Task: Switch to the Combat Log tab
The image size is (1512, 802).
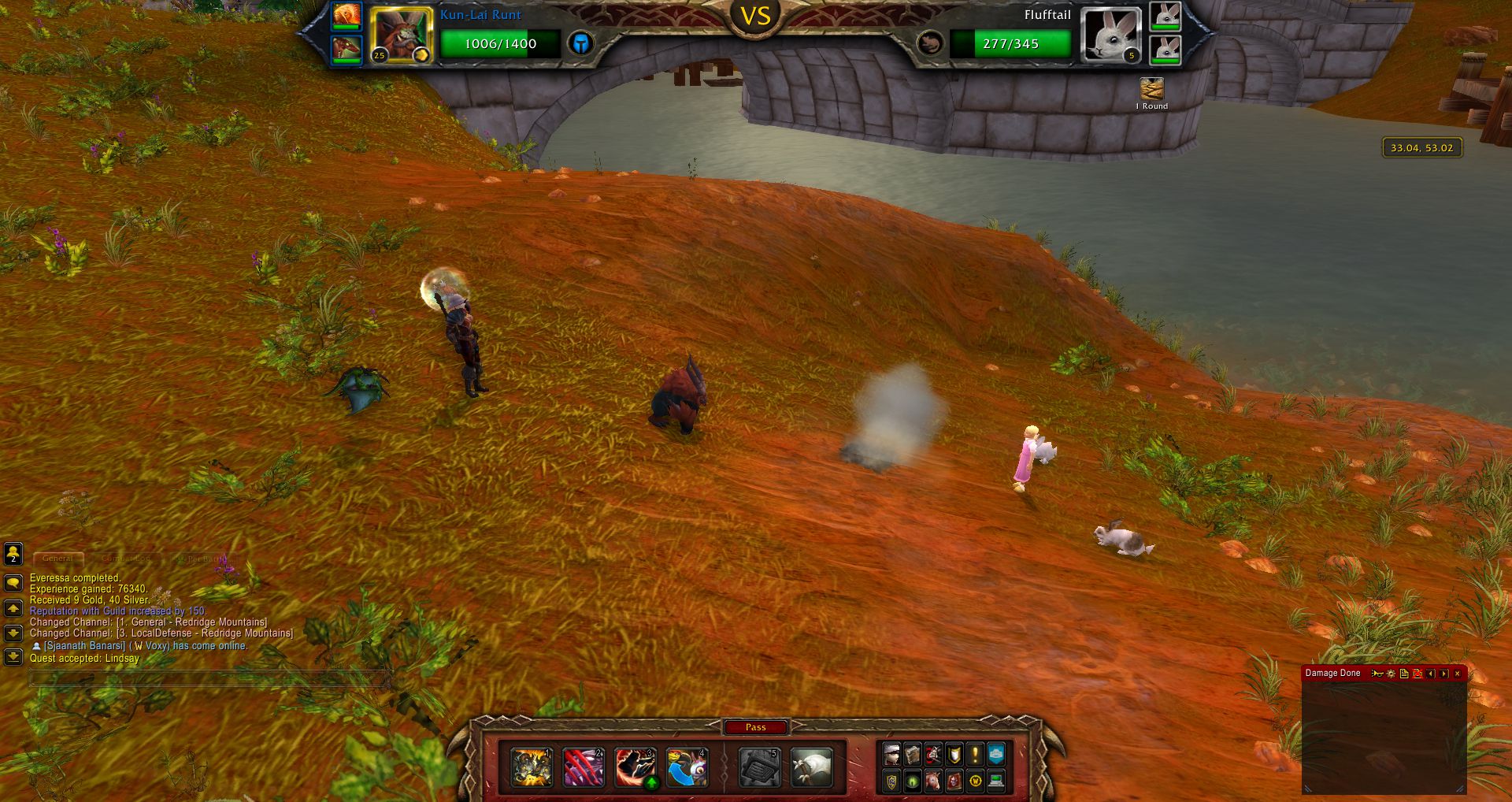Action: click(x=126, y=559)
